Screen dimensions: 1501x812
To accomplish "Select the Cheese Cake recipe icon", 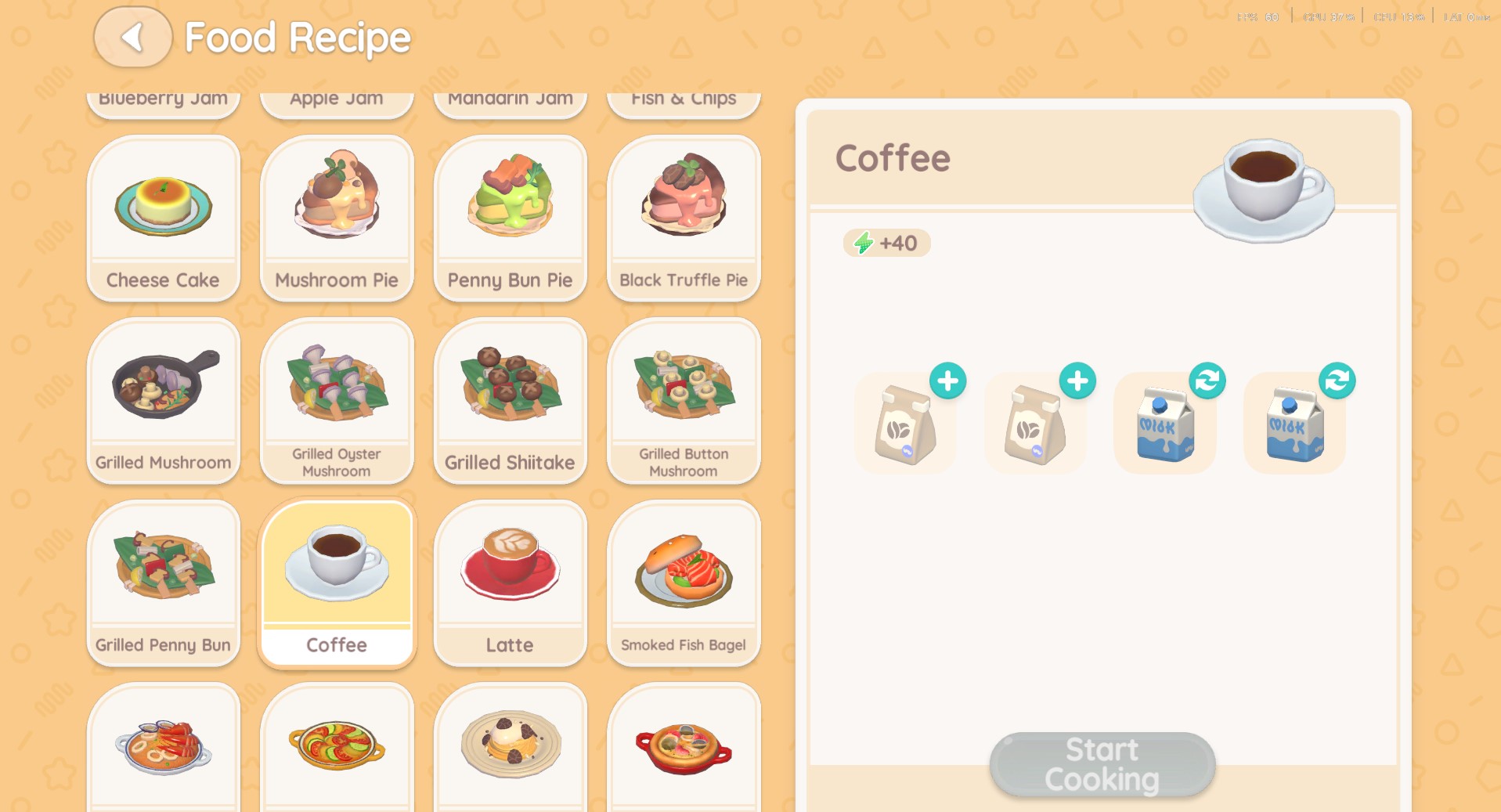I will [x=163, y=202].
